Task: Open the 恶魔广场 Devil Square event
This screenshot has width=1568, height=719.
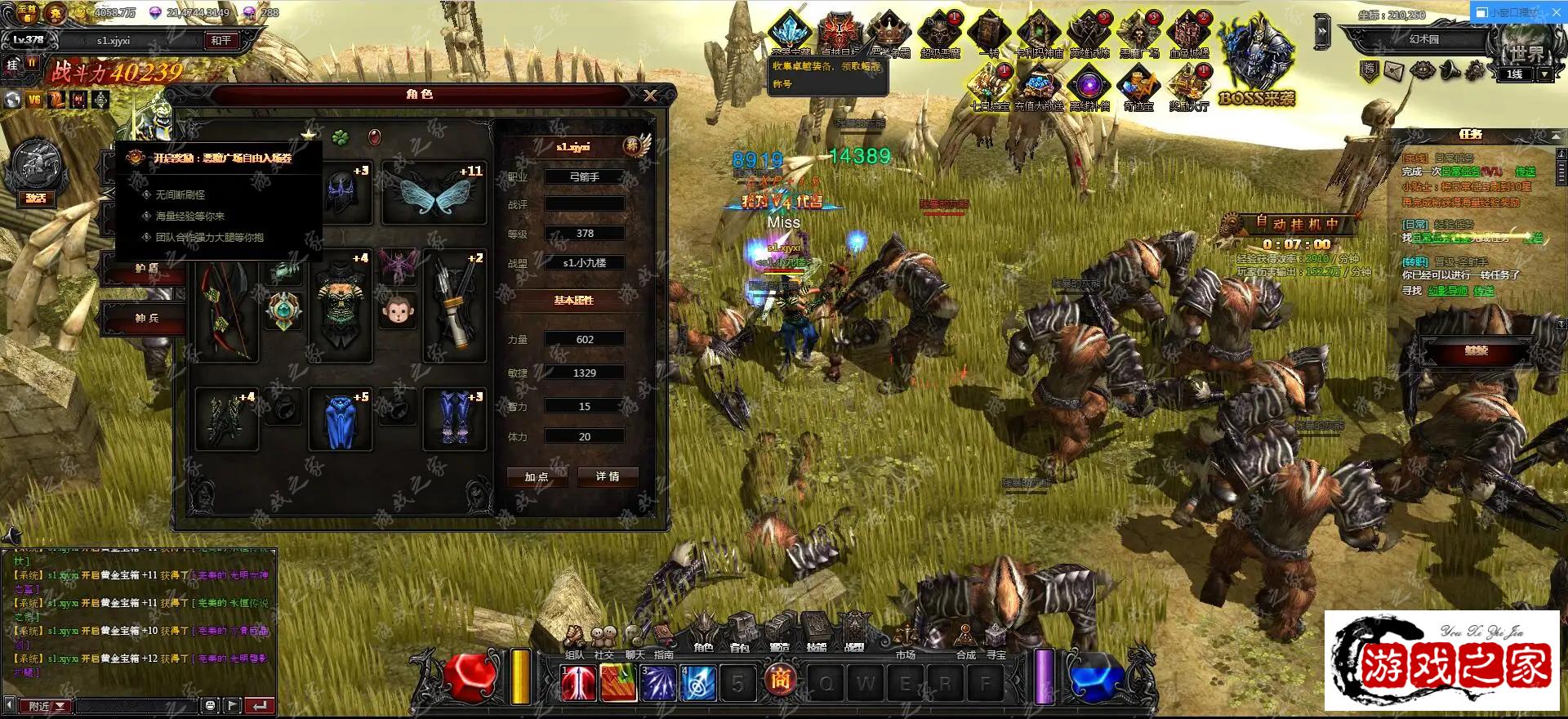Action: [1139, 33]
